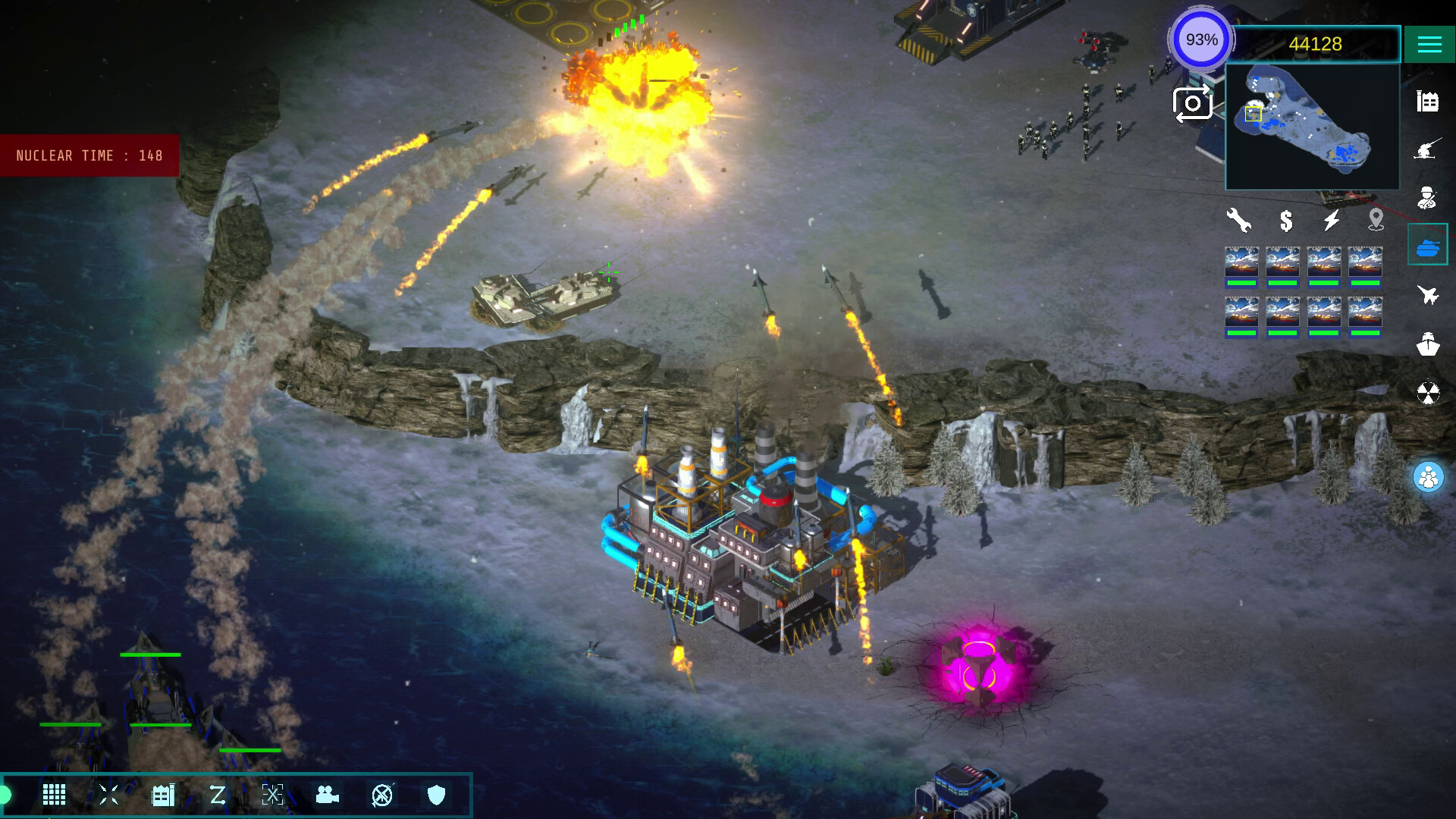Toggle the video camera icon
1456x819 pixels.
click(327, 795)
